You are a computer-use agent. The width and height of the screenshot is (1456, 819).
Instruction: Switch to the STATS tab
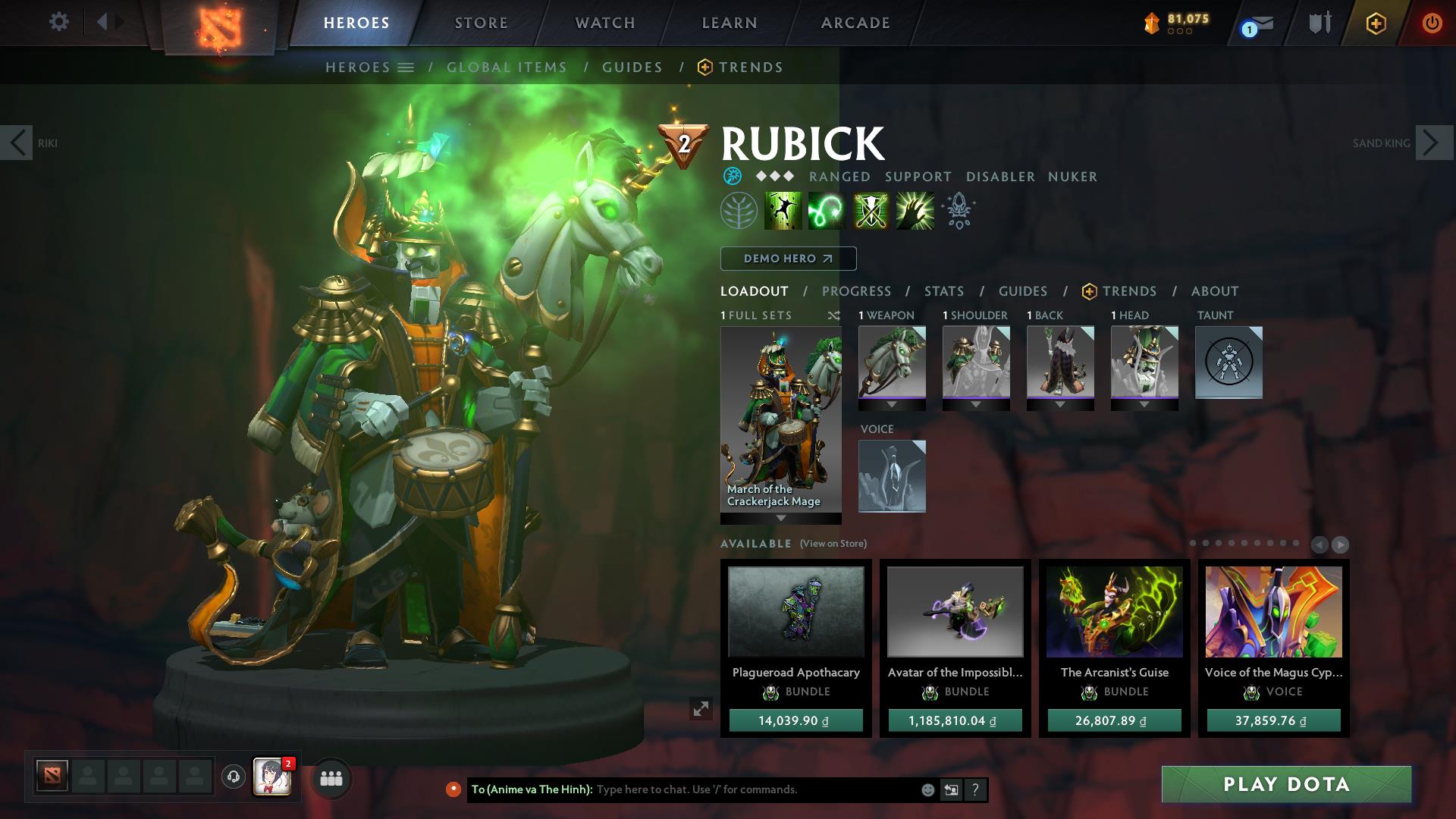point(943,291)
